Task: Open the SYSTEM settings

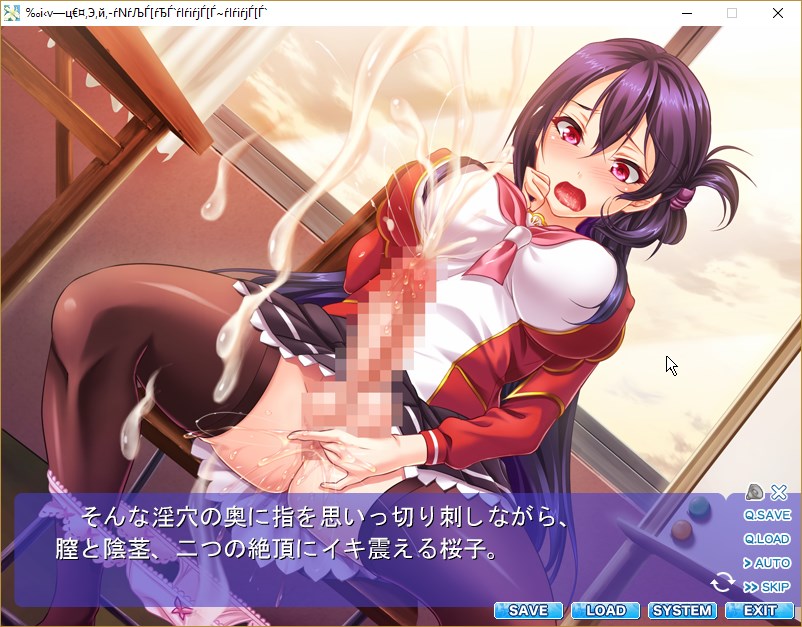Action: pos(682,610)
